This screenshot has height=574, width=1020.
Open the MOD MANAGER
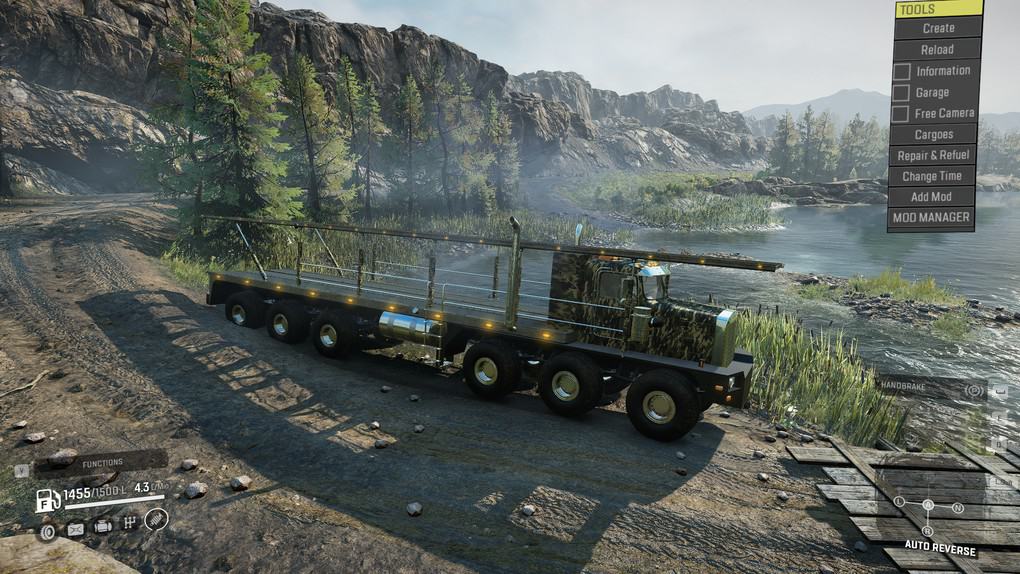[x=931, y=217]
